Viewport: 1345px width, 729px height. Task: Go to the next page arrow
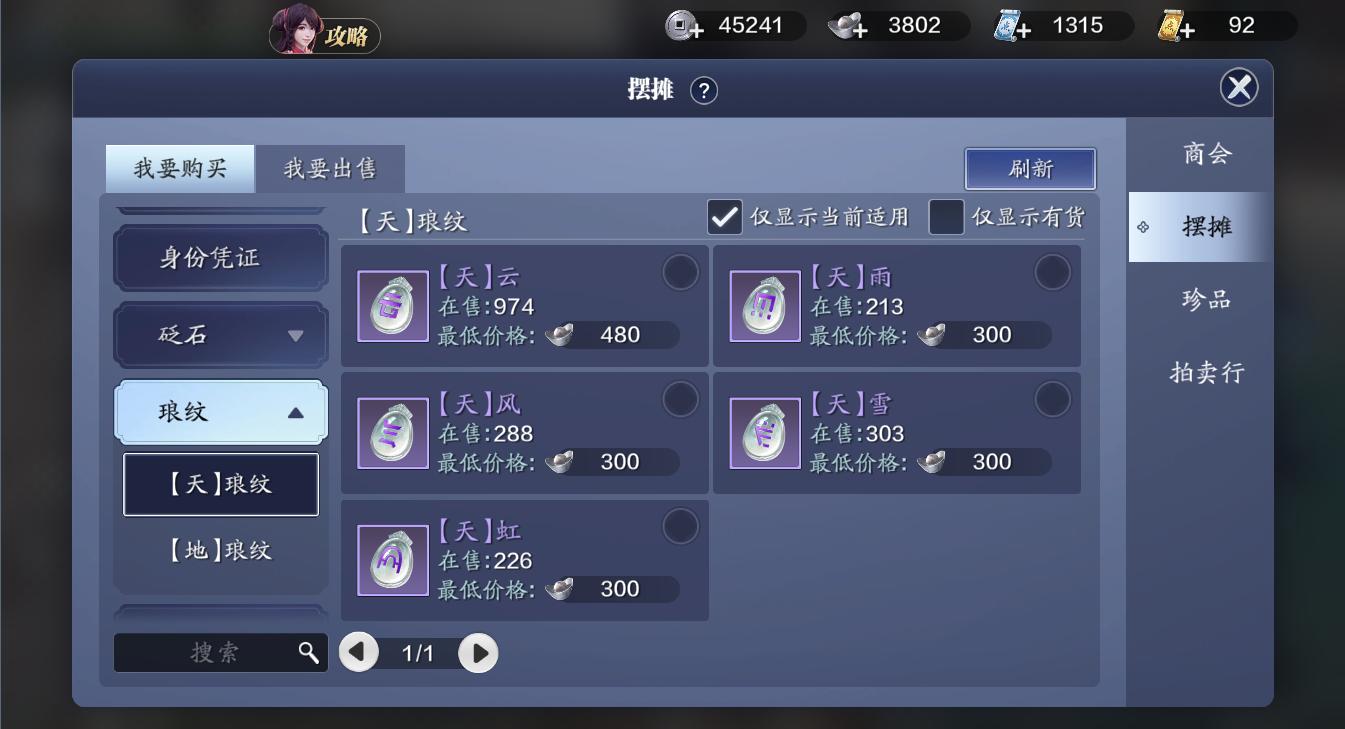pos(479,654)
